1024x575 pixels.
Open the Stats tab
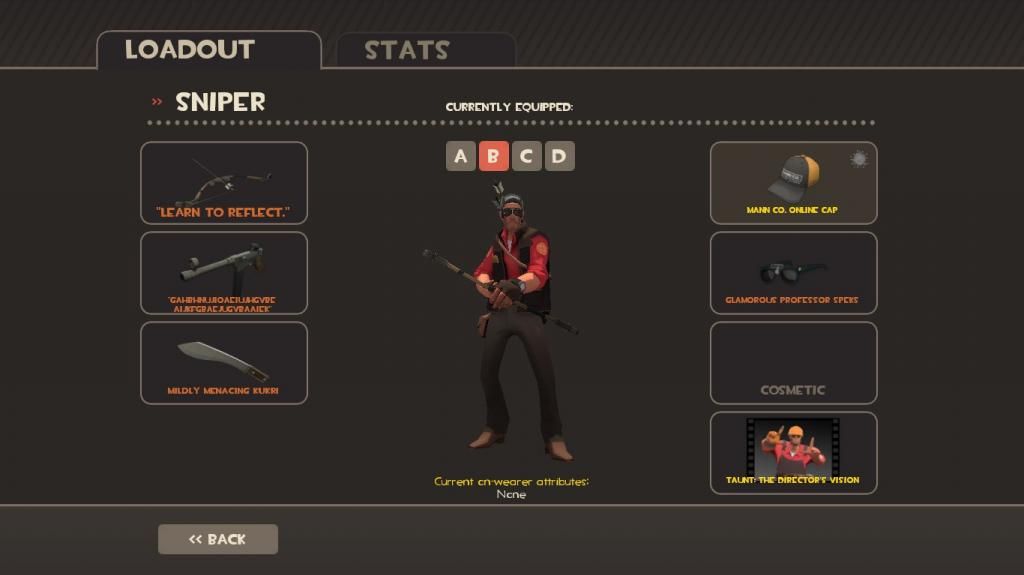pyautogui.click(x=406, y=50)
